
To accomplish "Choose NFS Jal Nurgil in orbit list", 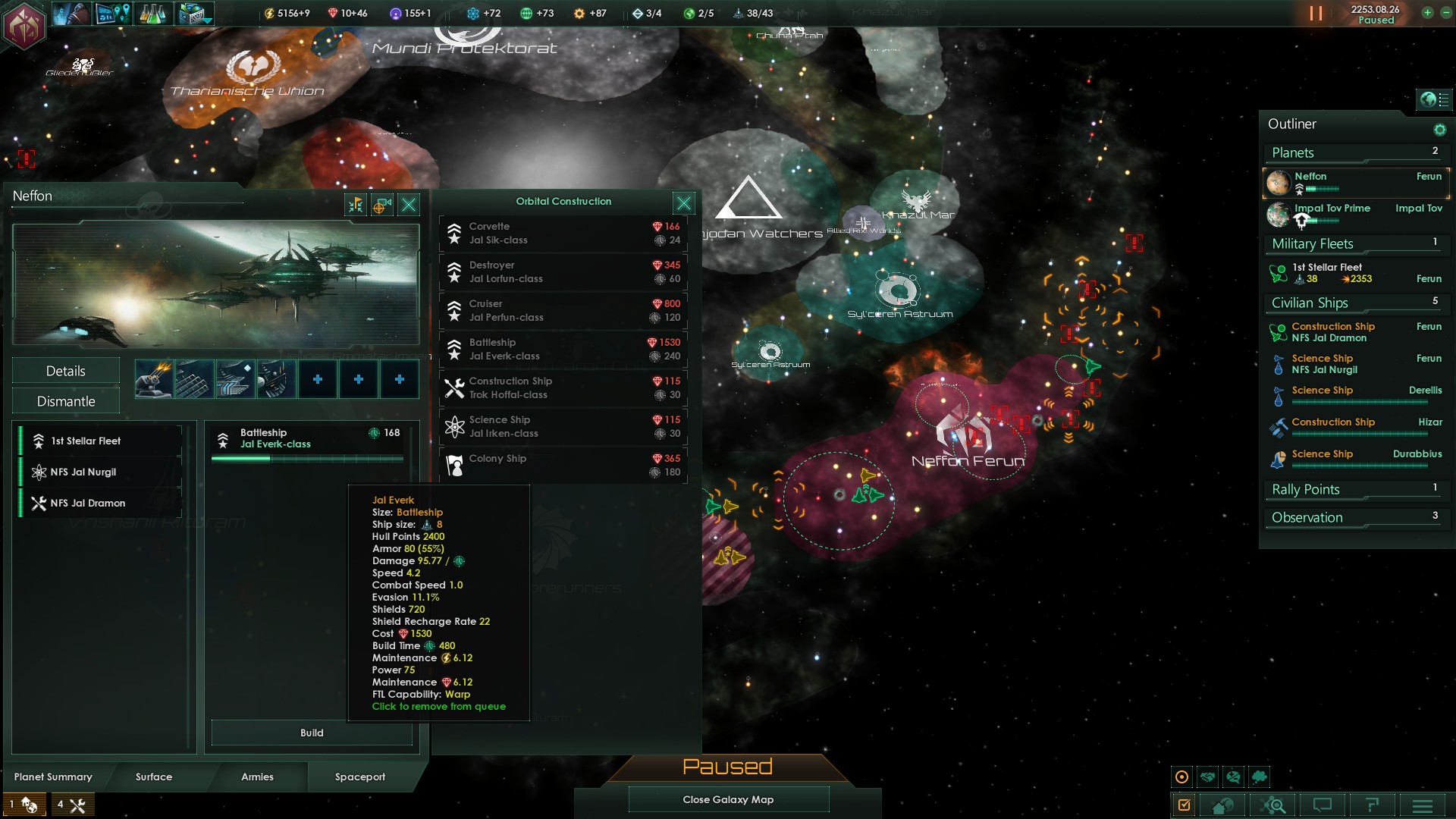I will point(100,472).
